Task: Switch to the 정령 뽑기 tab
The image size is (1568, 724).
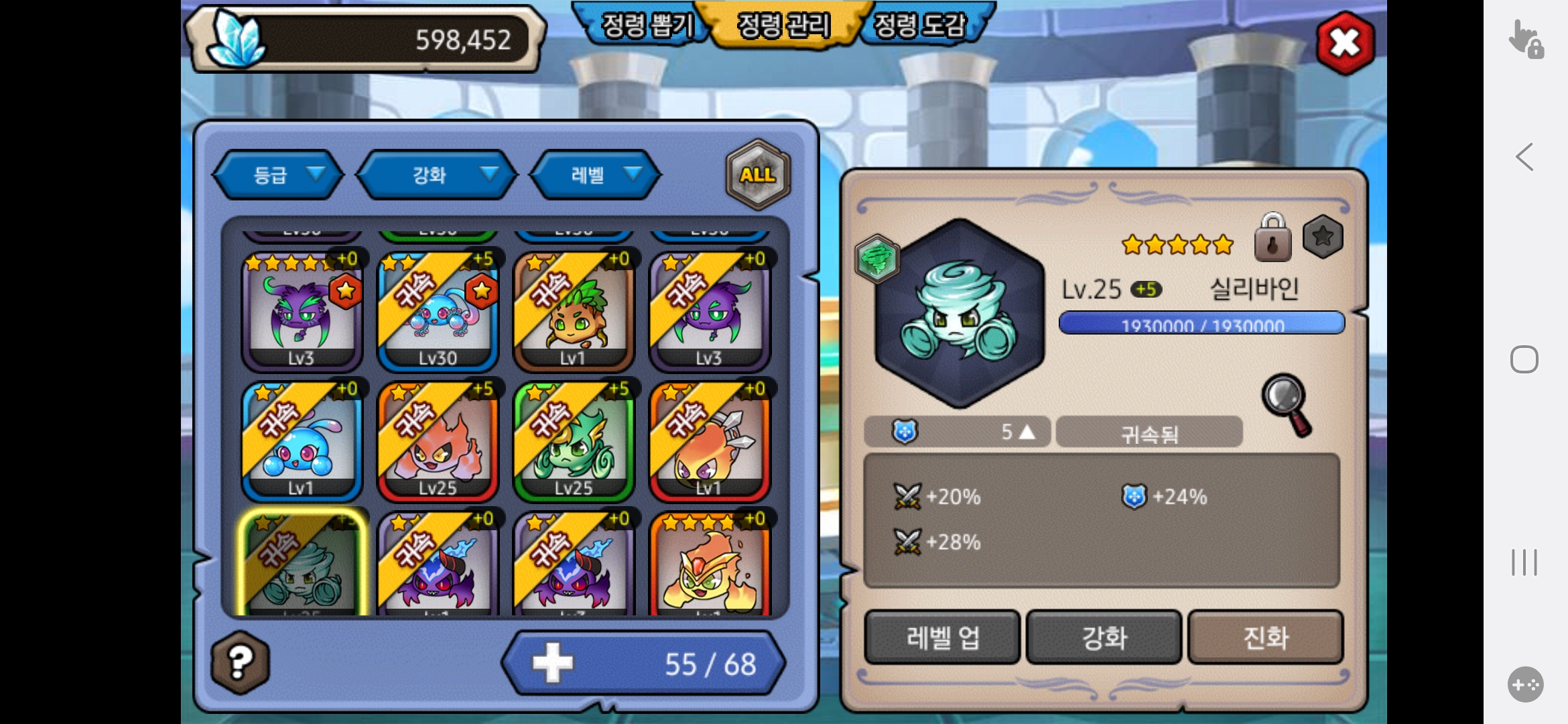Action: (x=645, y=25)
